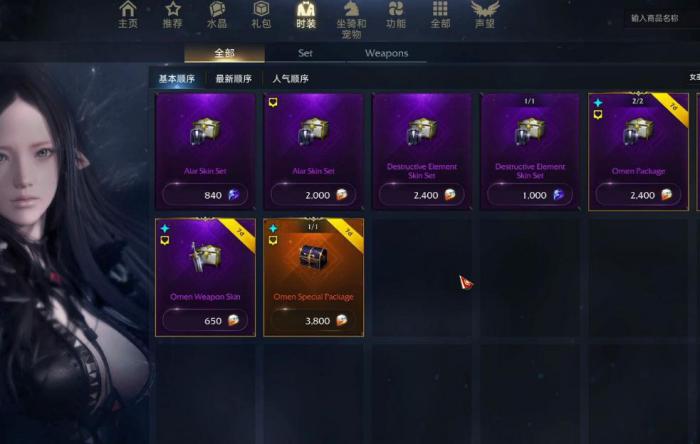Select Destructive Element Skin Set for 2,400

[x=421, y=151]
